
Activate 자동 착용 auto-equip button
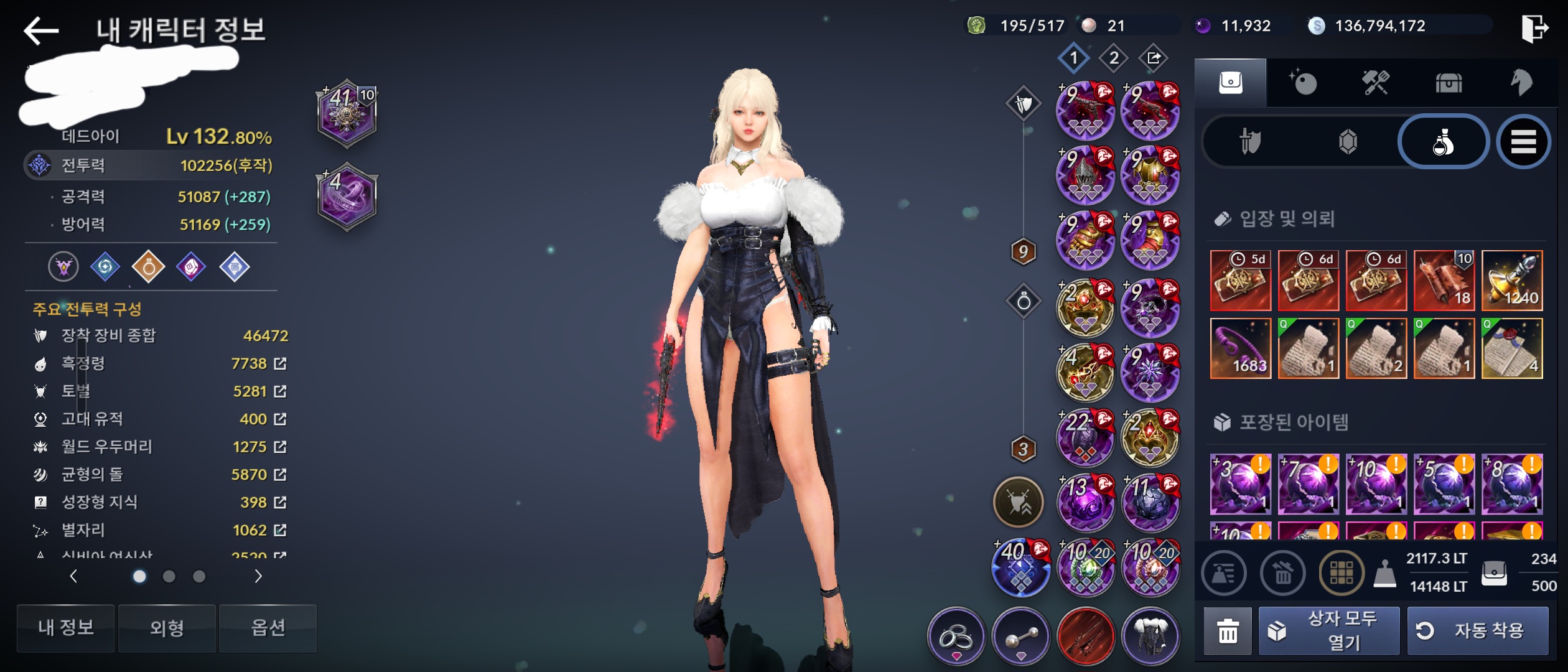1477,631
